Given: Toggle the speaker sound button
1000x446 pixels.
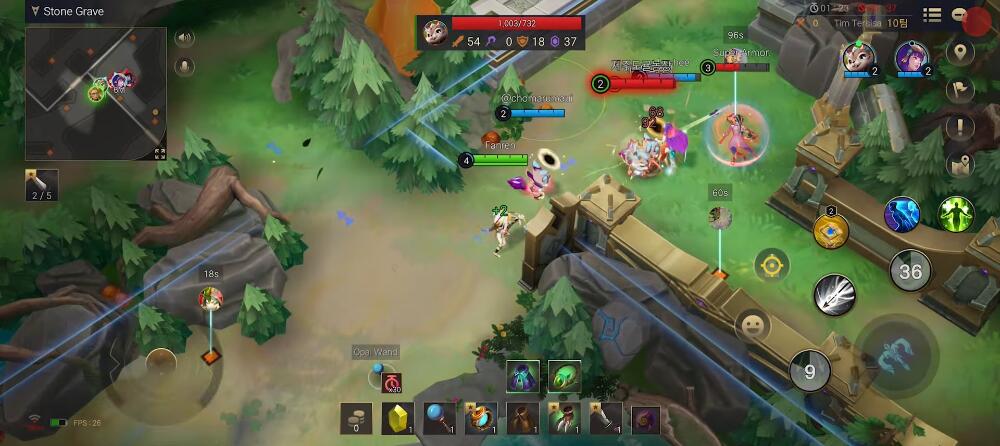Looking at the screenshot, I should pos(184,39).
